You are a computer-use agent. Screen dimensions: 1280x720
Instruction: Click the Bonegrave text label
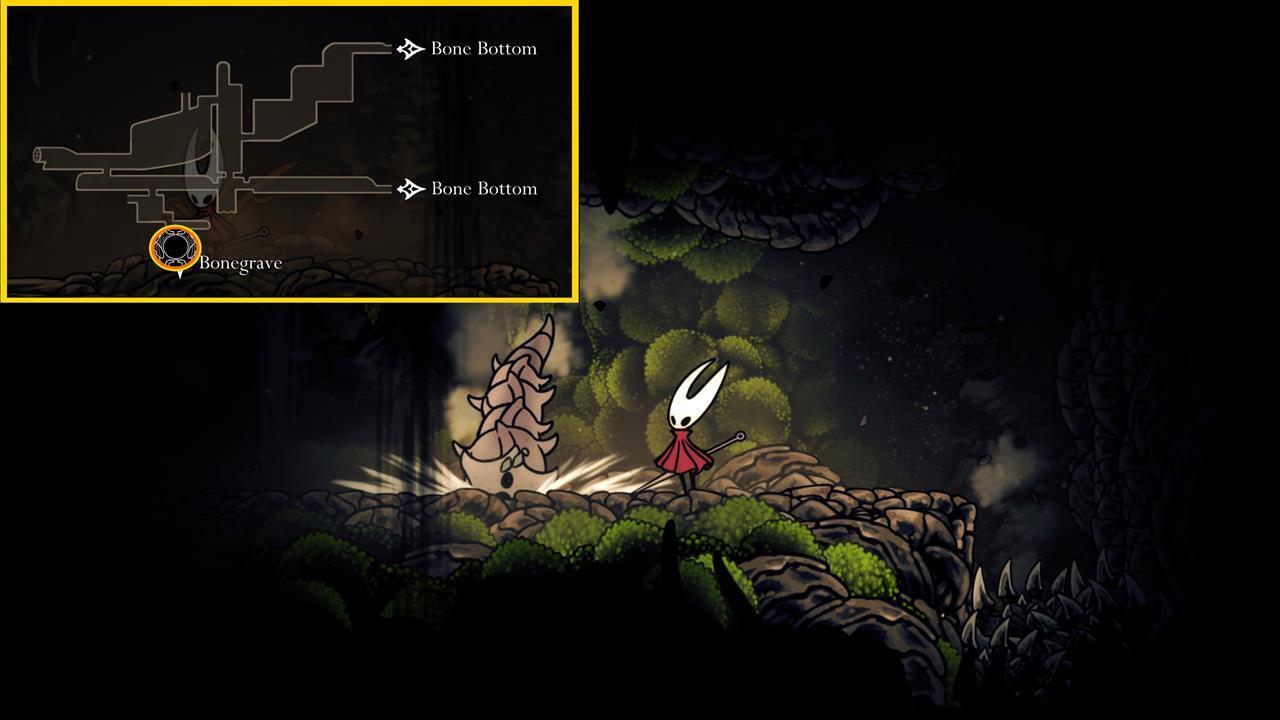[x=240, y=263]
